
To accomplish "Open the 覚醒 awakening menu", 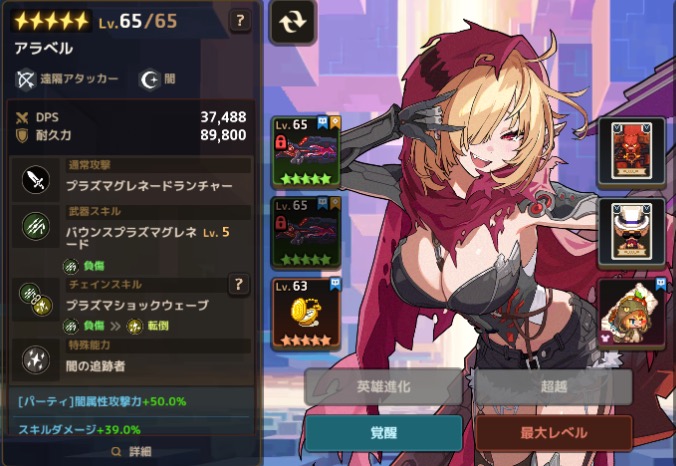I will [x=383, y=433].
